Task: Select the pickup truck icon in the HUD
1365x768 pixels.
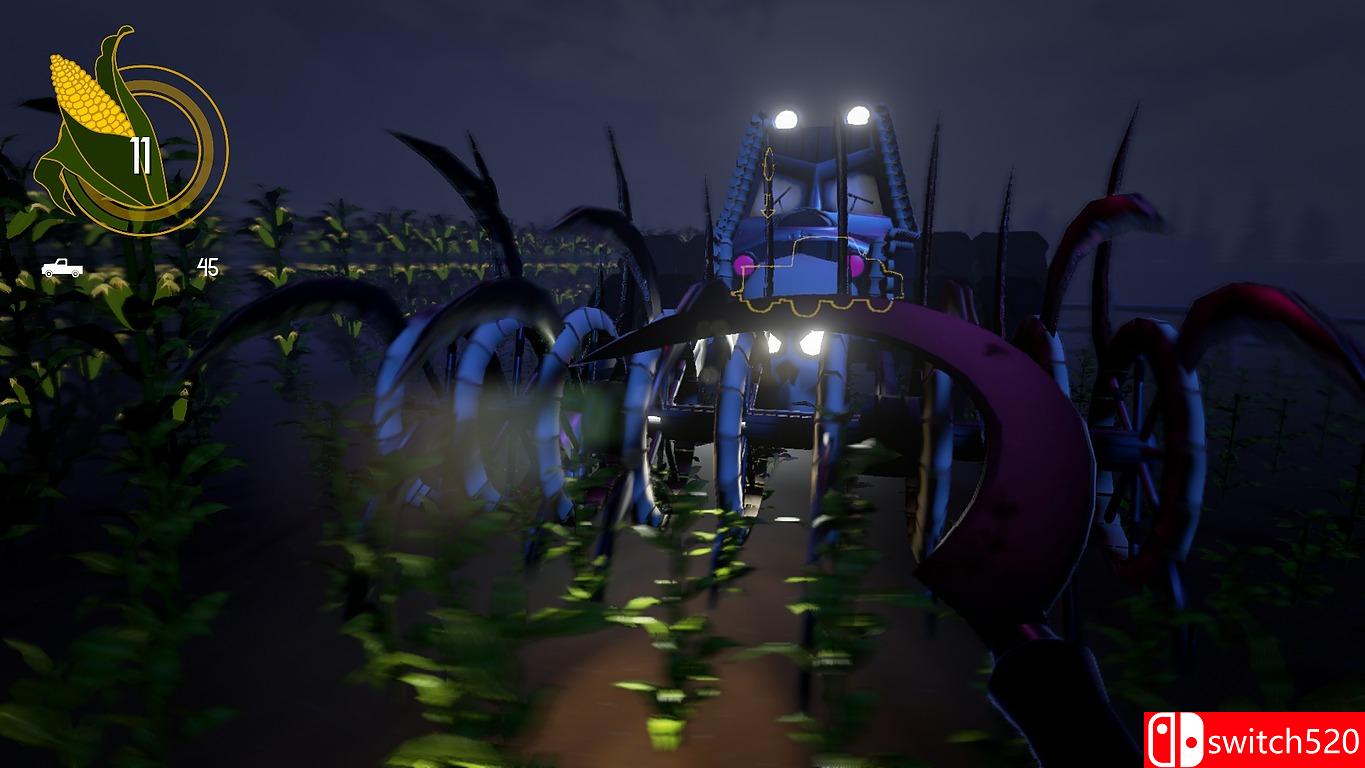Action: 60,267
